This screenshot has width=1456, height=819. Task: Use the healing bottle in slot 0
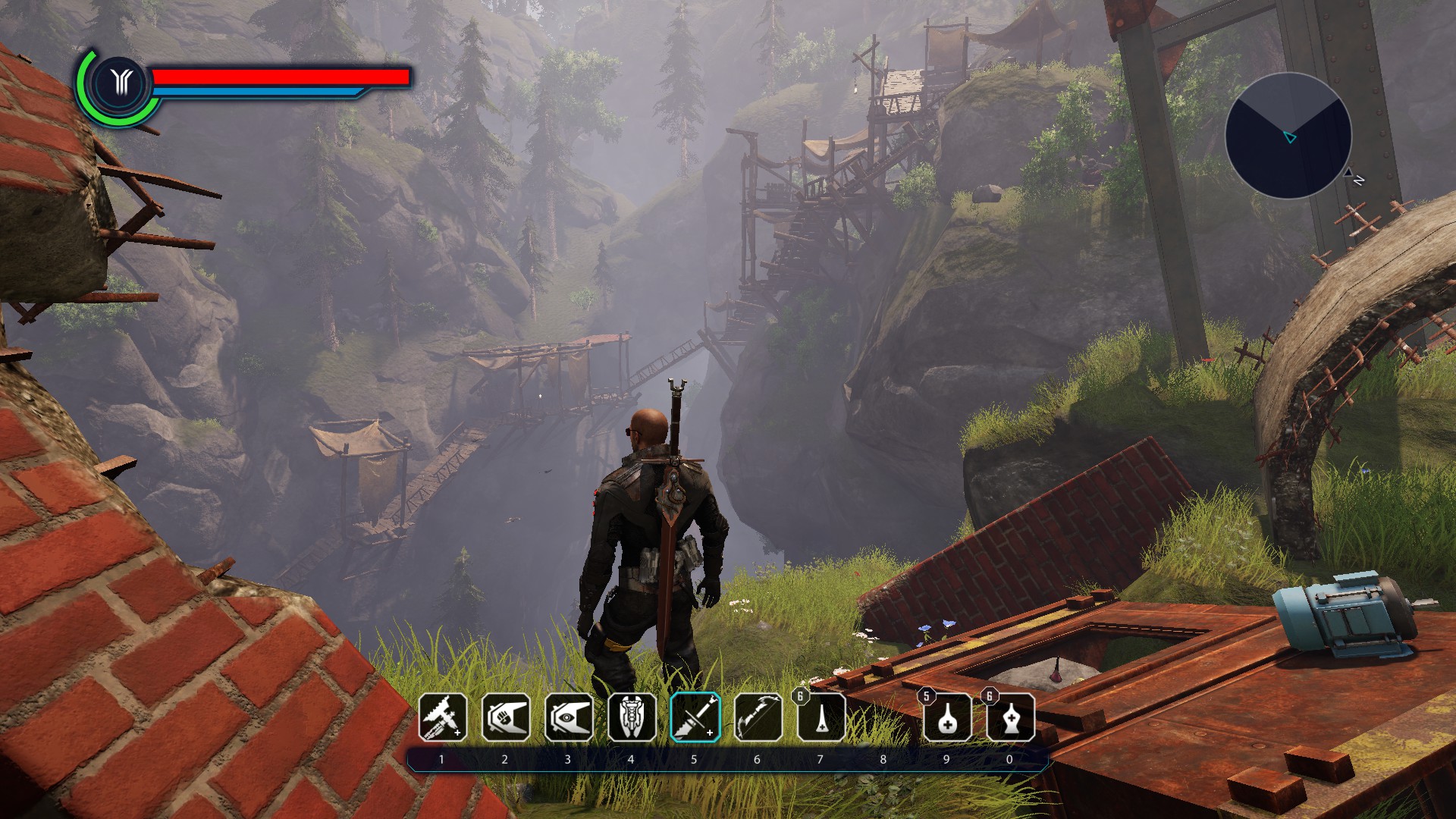1010,717
